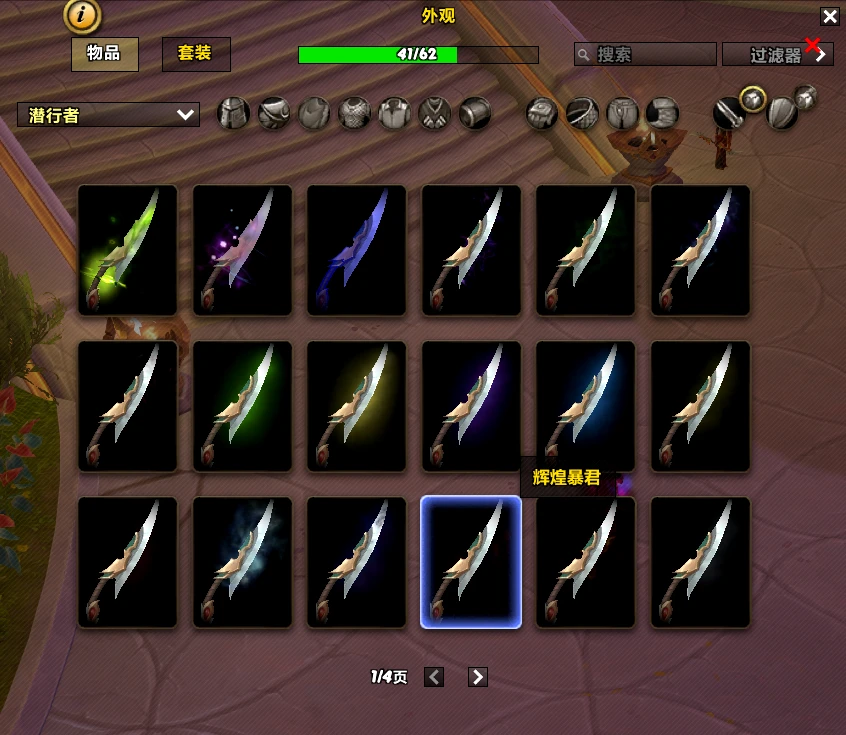The height and width of the screenshot is (735, 846).
Task: Select the boots slot icon
Action: pyautogui.click(x=662, y=113)
